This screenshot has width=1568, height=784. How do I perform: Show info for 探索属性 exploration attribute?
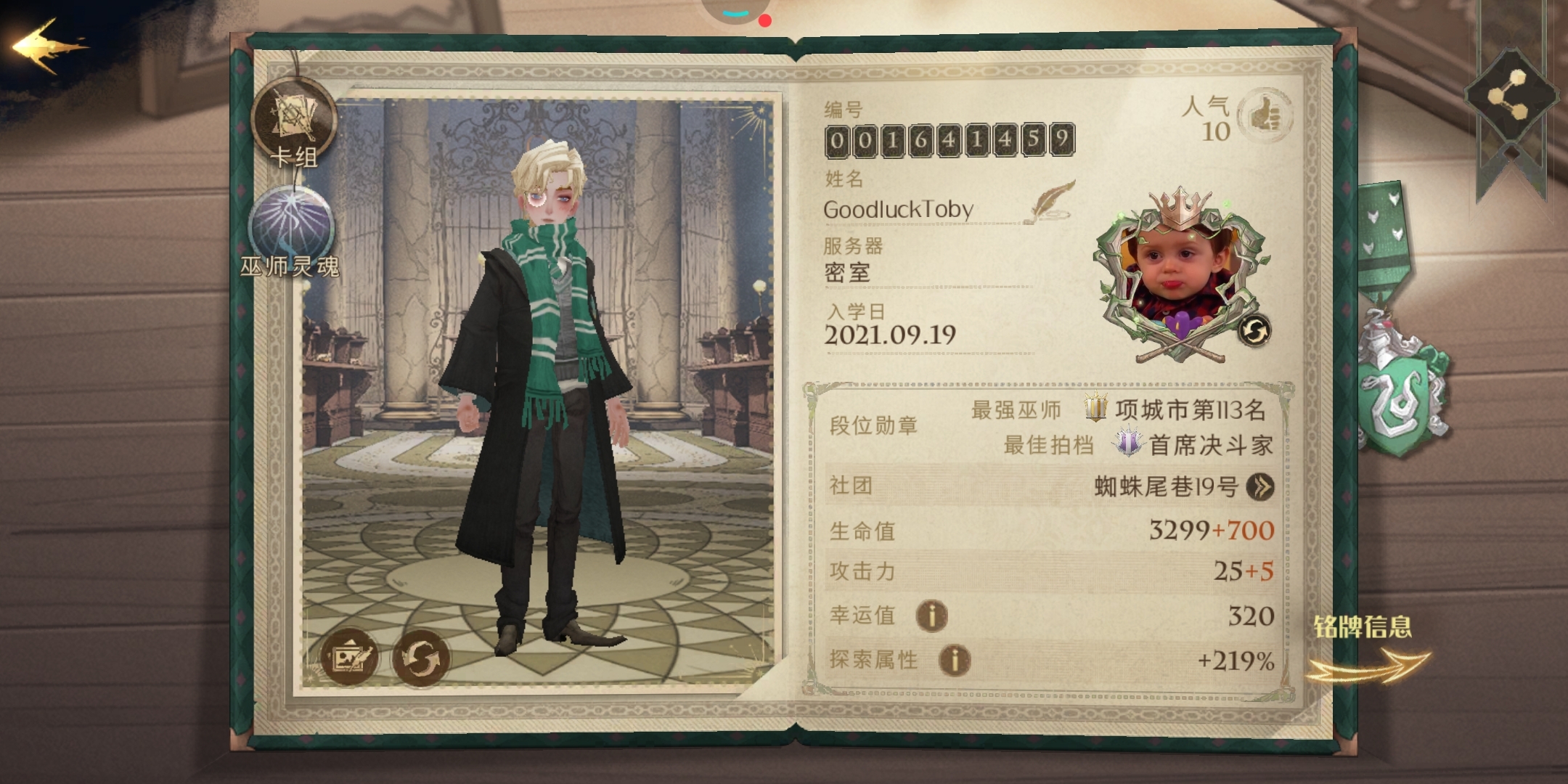point(955,661)
